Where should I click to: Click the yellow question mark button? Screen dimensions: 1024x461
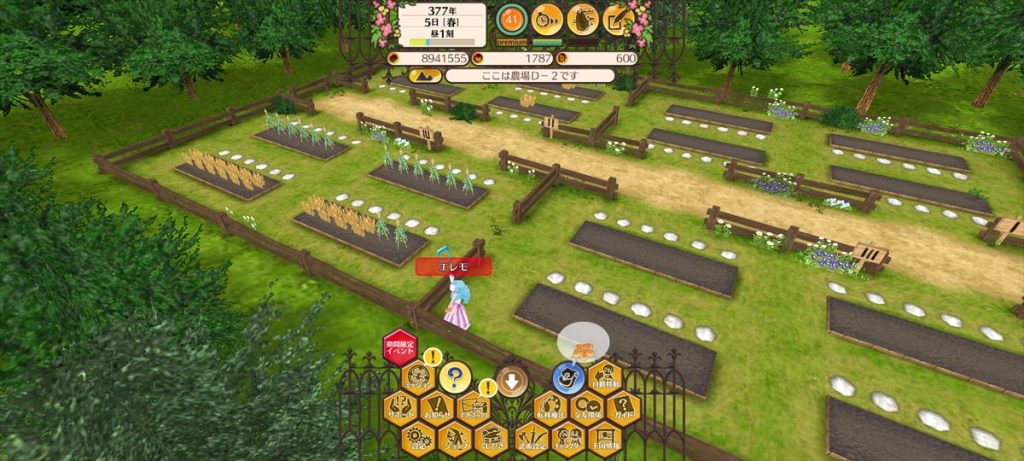pos(454,377)
